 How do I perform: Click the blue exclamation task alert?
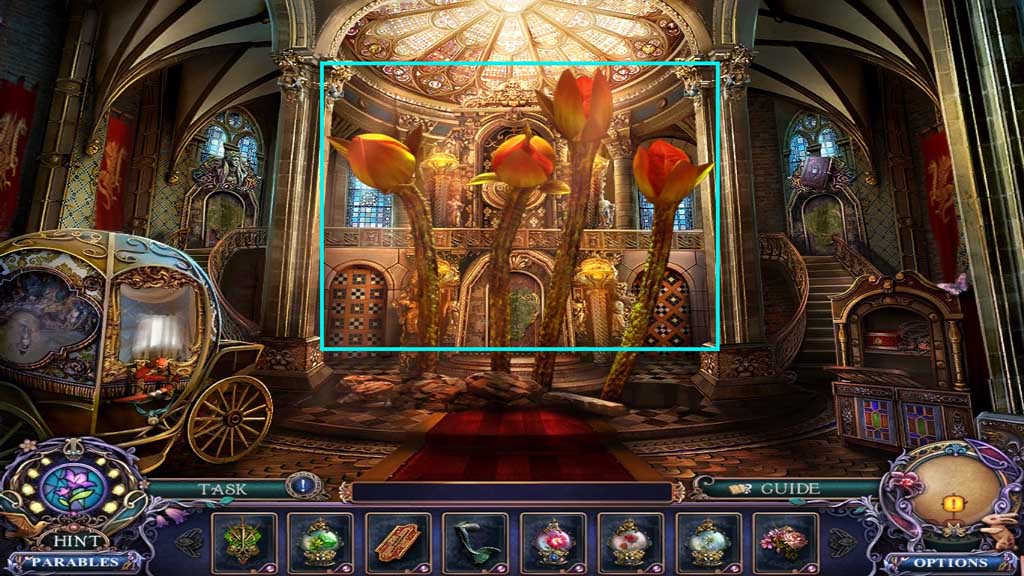coord(300,486)
